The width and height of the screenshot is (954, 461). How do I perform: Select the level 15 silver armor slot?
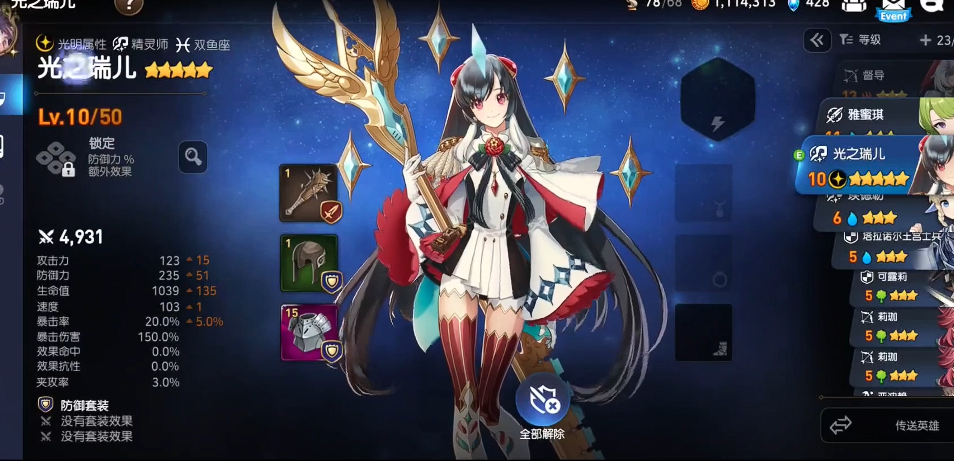pos(308,332)
